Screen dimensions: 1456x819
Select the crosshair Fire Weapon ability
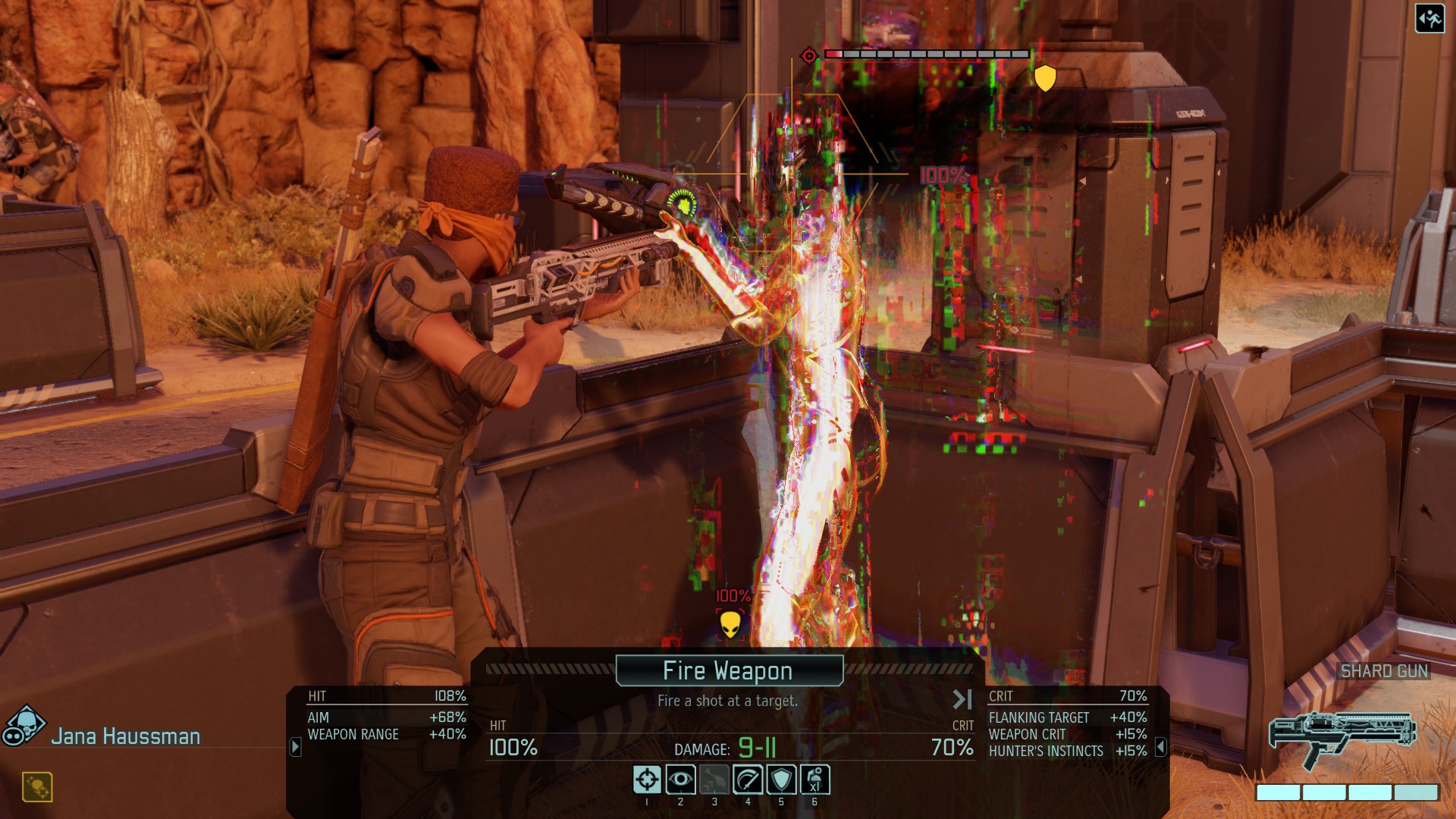pyautogui.click(x=647, y=780)
